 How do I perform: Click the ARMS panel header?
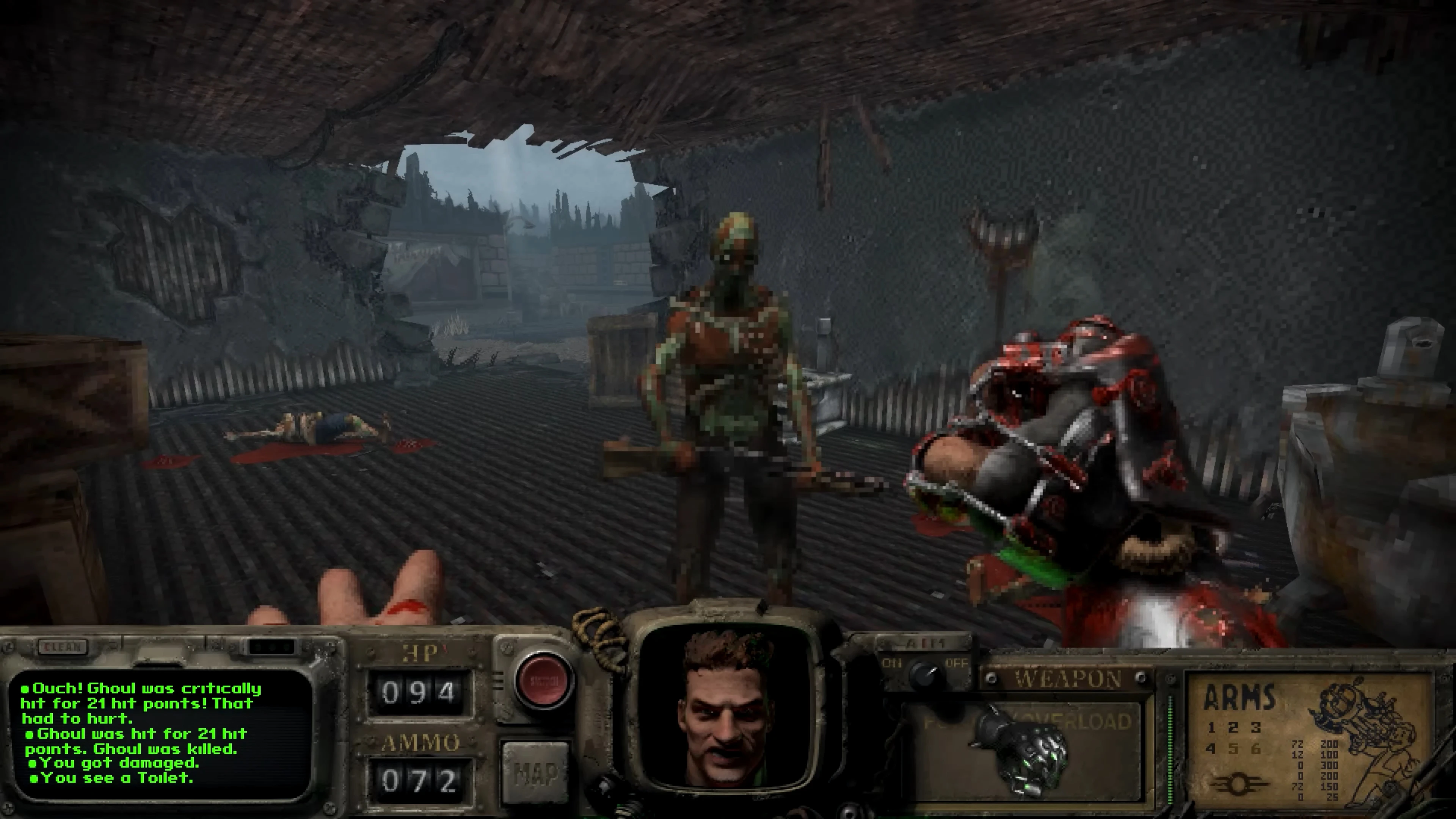tap(1241, 698)
